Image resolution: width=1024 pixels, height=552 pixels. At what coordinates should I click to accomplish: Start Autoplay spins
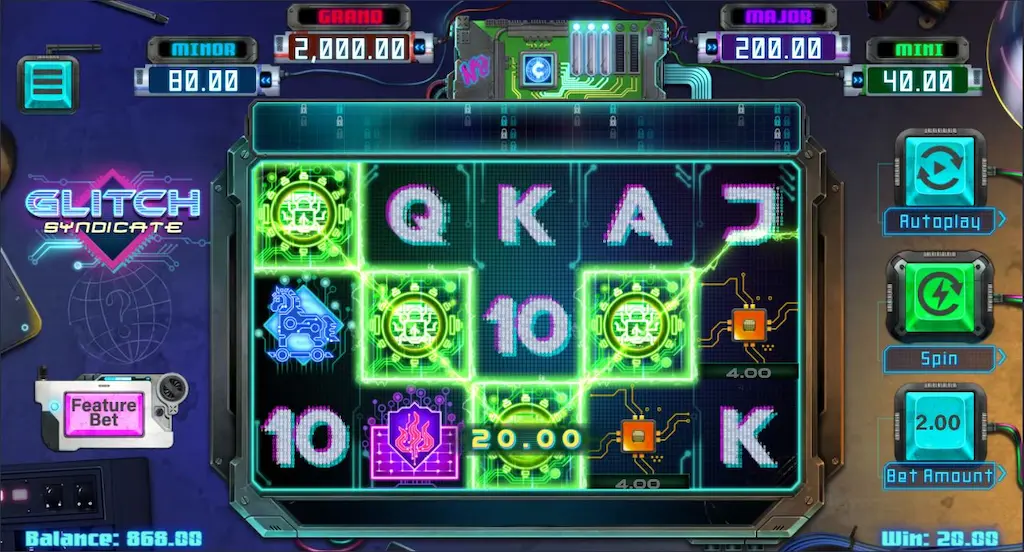click(939, 170)
